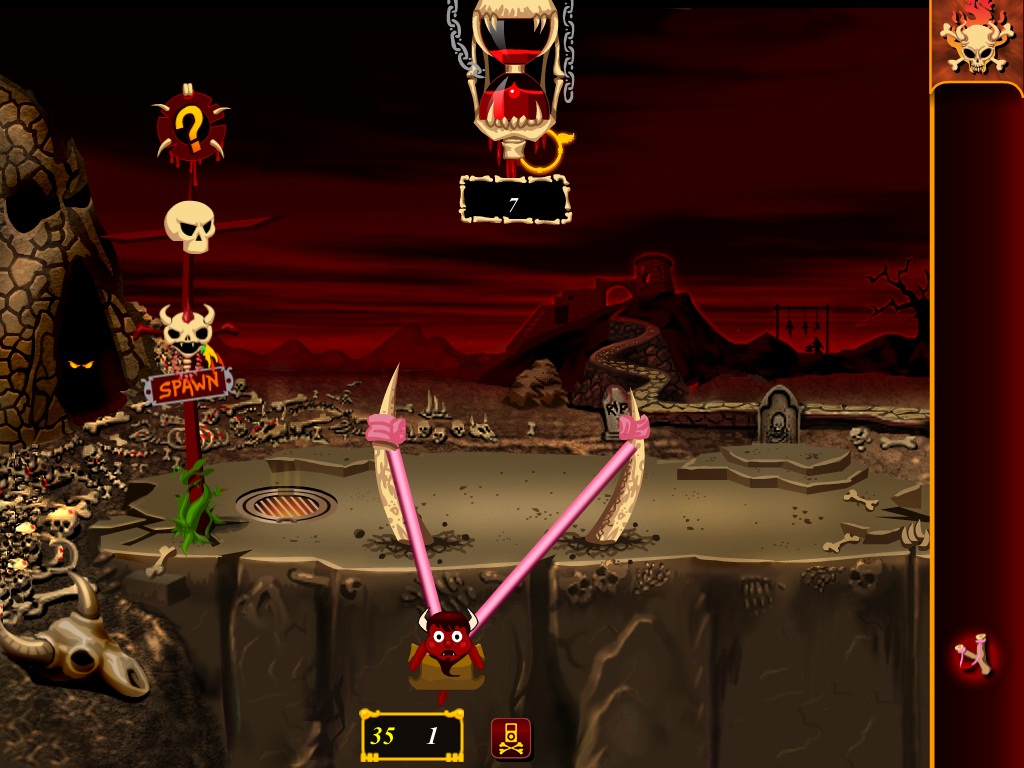This screenshot has height=768, width=1024.
Task: Select the plain skull icon on the pole
Action: [190, 227]
